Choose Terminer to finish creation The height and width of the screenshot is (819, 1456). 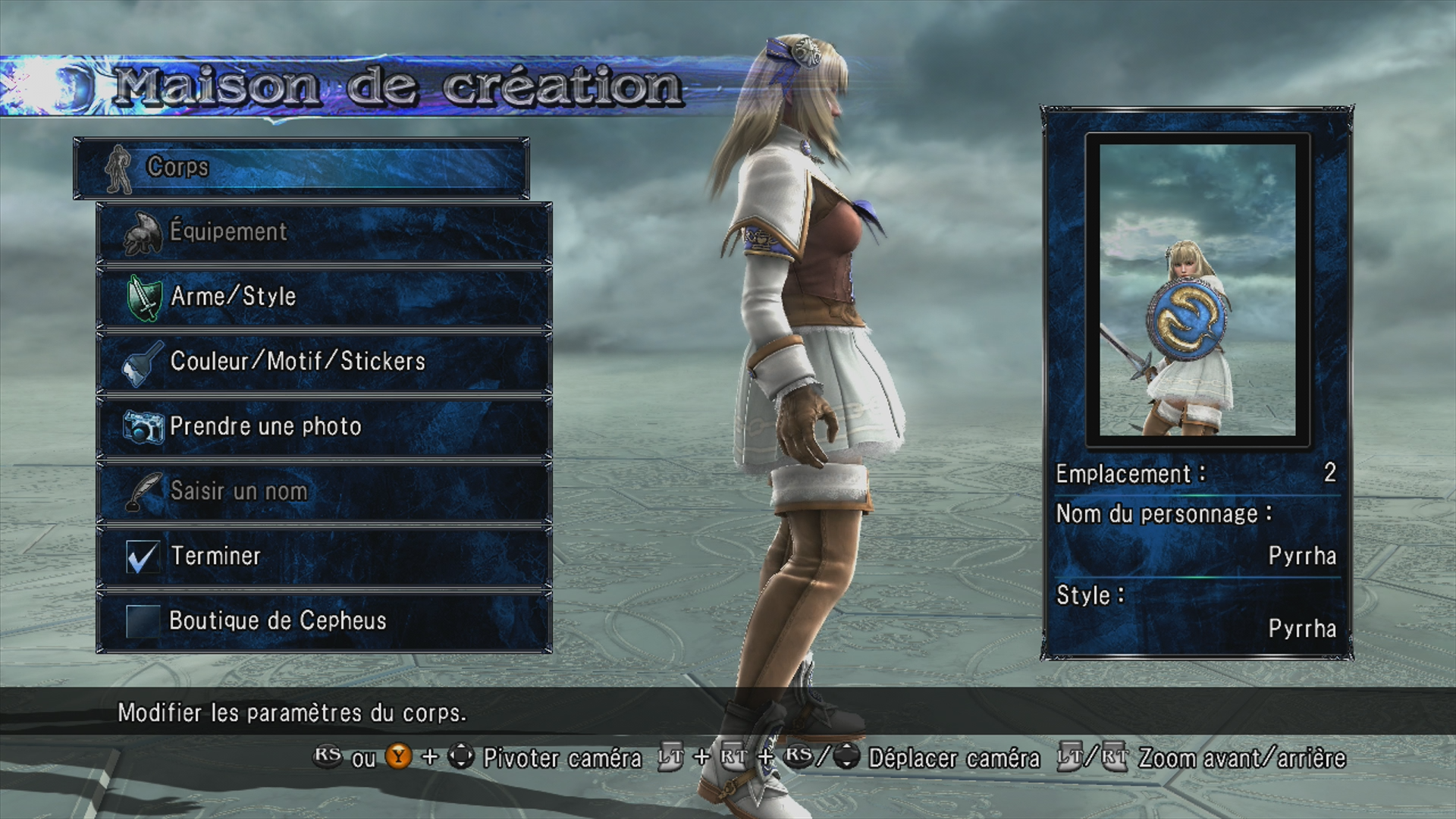(325, 557)
